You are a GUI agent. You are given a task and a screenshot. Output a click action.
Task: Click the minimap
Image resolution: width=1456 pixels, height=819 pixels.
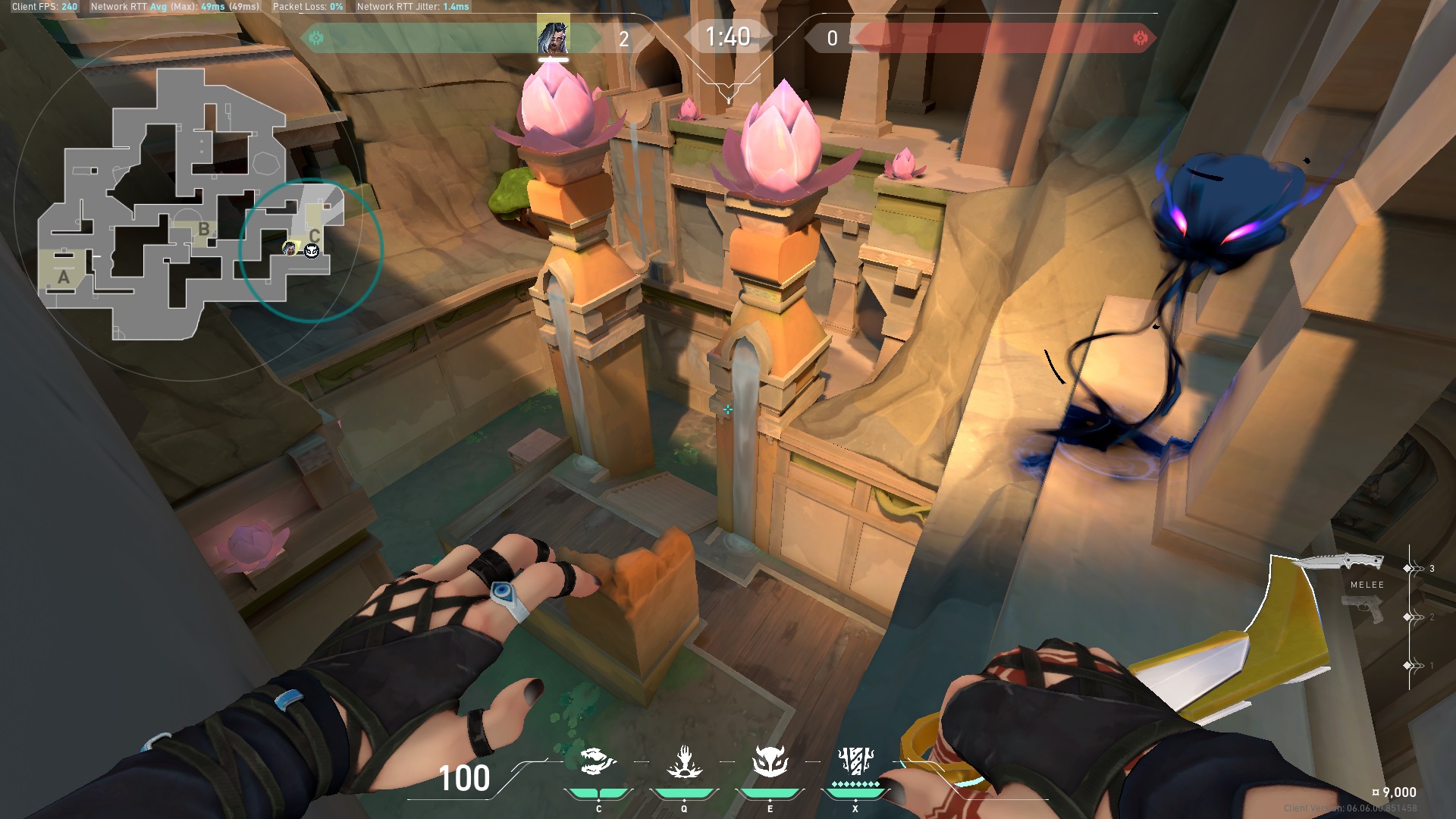tap(190, 205)
